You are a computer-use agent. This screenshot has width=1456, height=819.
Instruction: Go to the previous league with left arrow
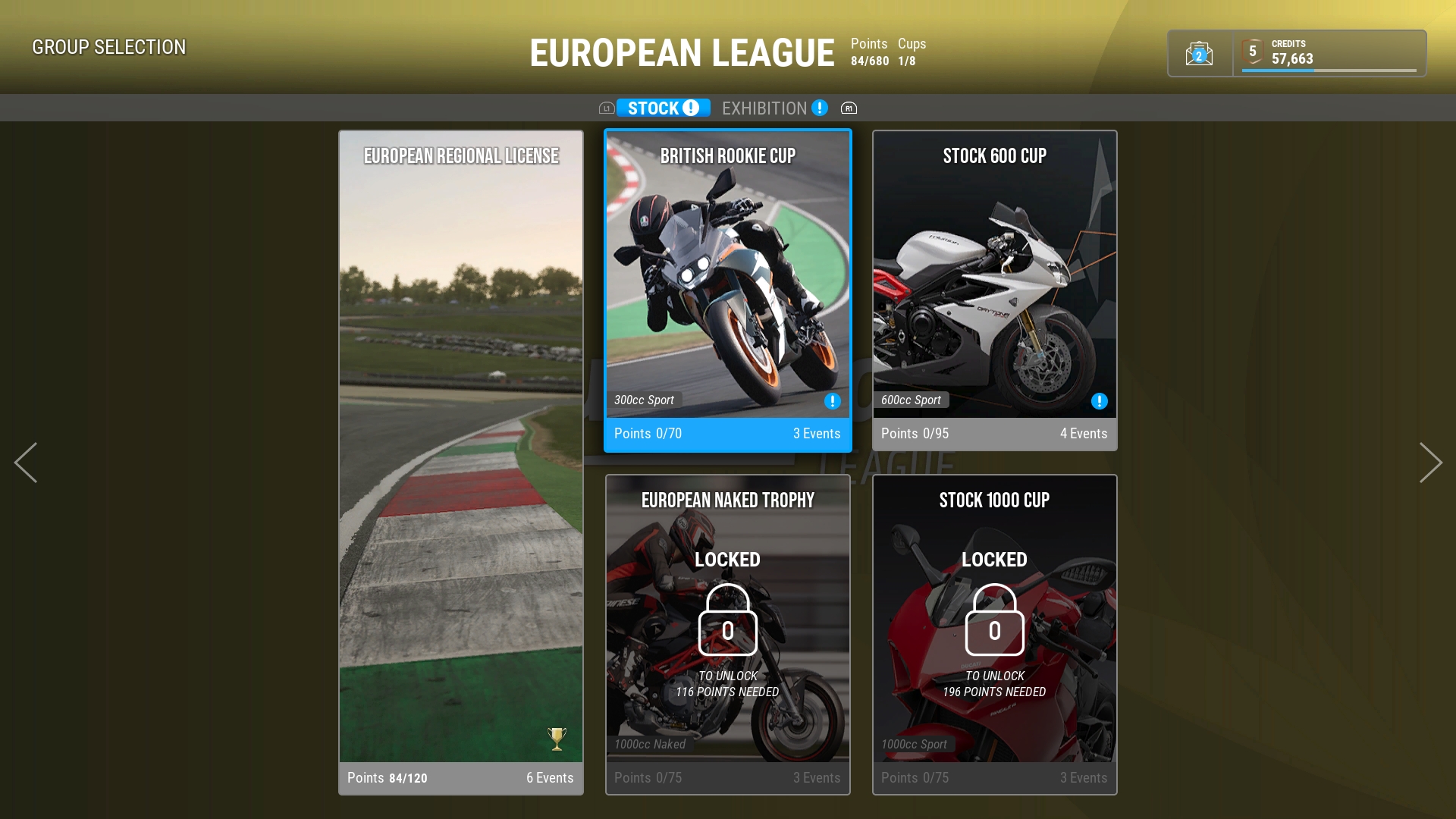[x=26, y=463]
